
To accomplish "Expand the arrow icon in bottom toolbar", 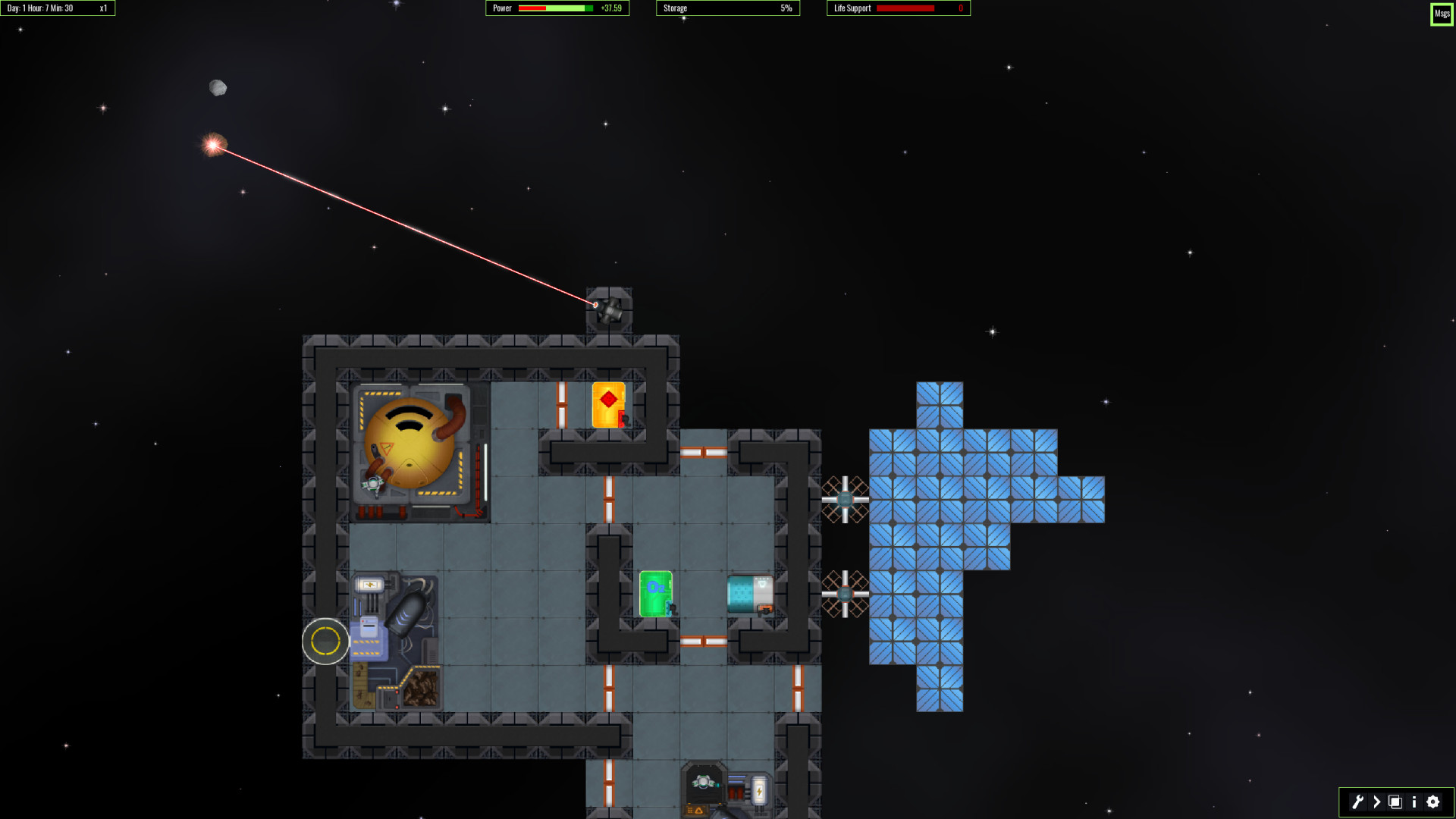I will 1377,802.
